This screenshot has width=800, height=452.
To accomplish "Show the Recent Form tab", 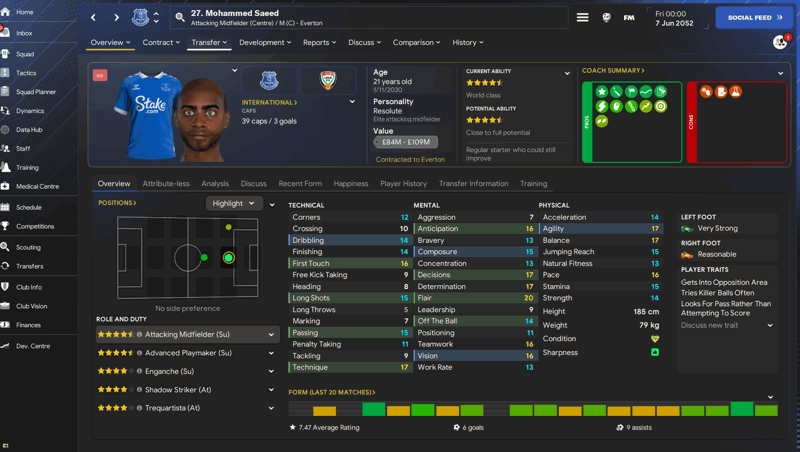I will click(x=300, y=184).
